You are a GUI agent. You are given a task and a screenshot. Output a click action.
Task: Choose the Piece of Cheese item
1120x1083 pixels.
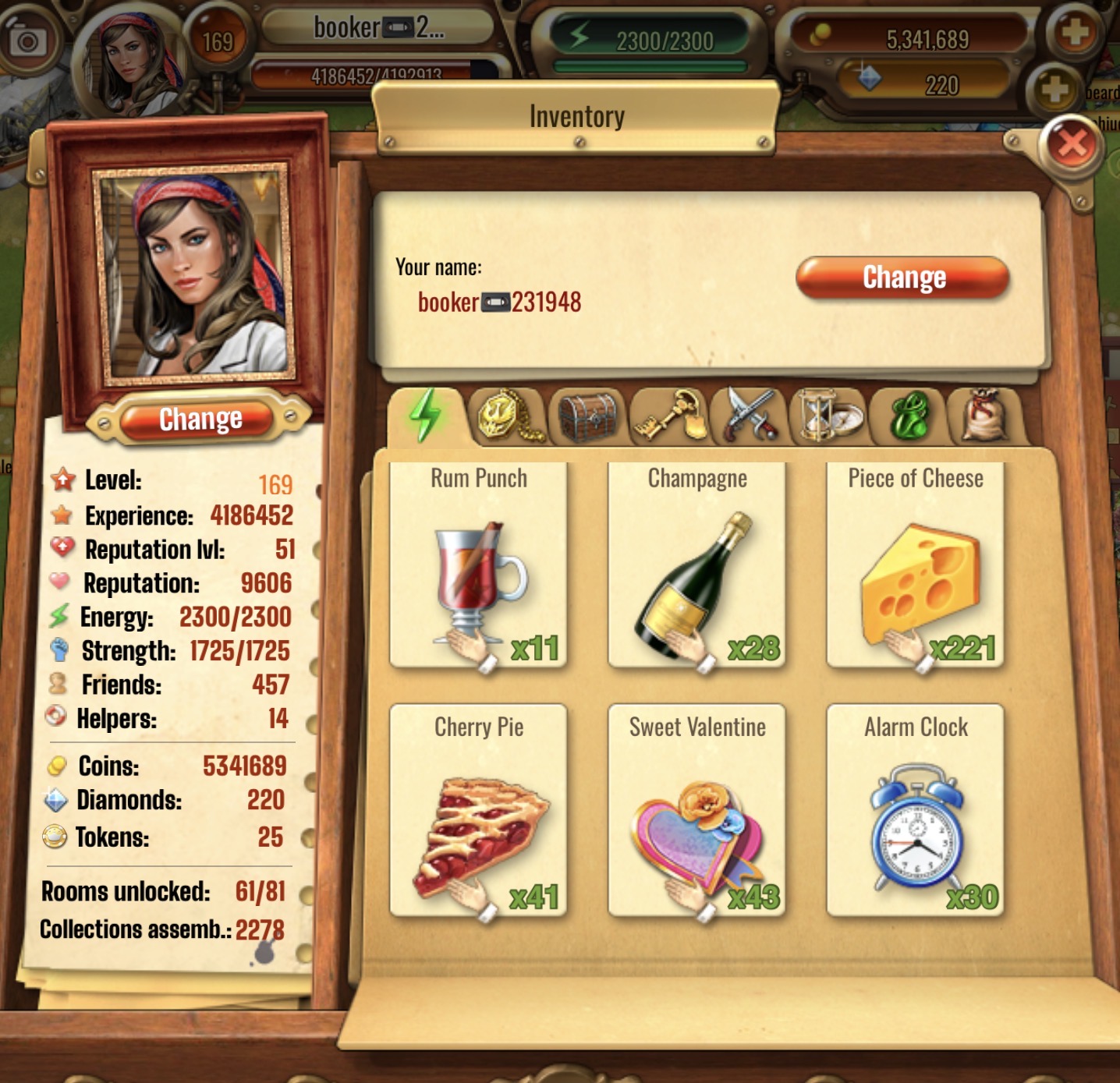click(915, 565)
